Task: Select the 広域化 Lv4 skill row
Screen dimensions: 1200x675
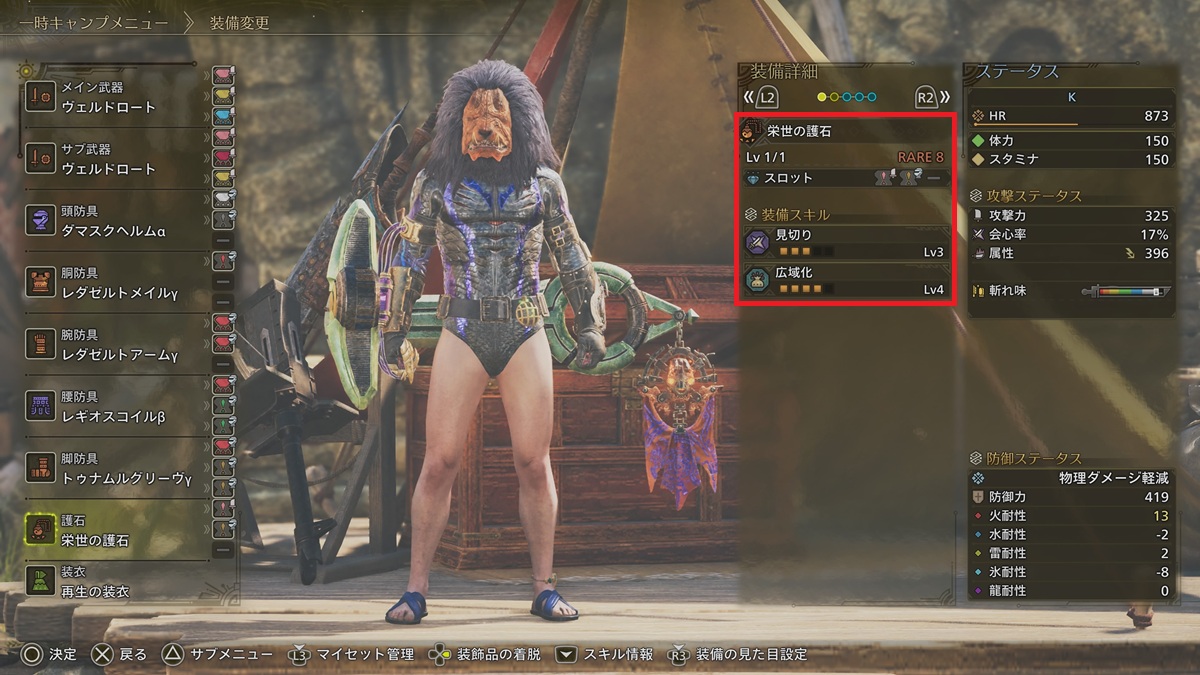Action: pos(846,281)
